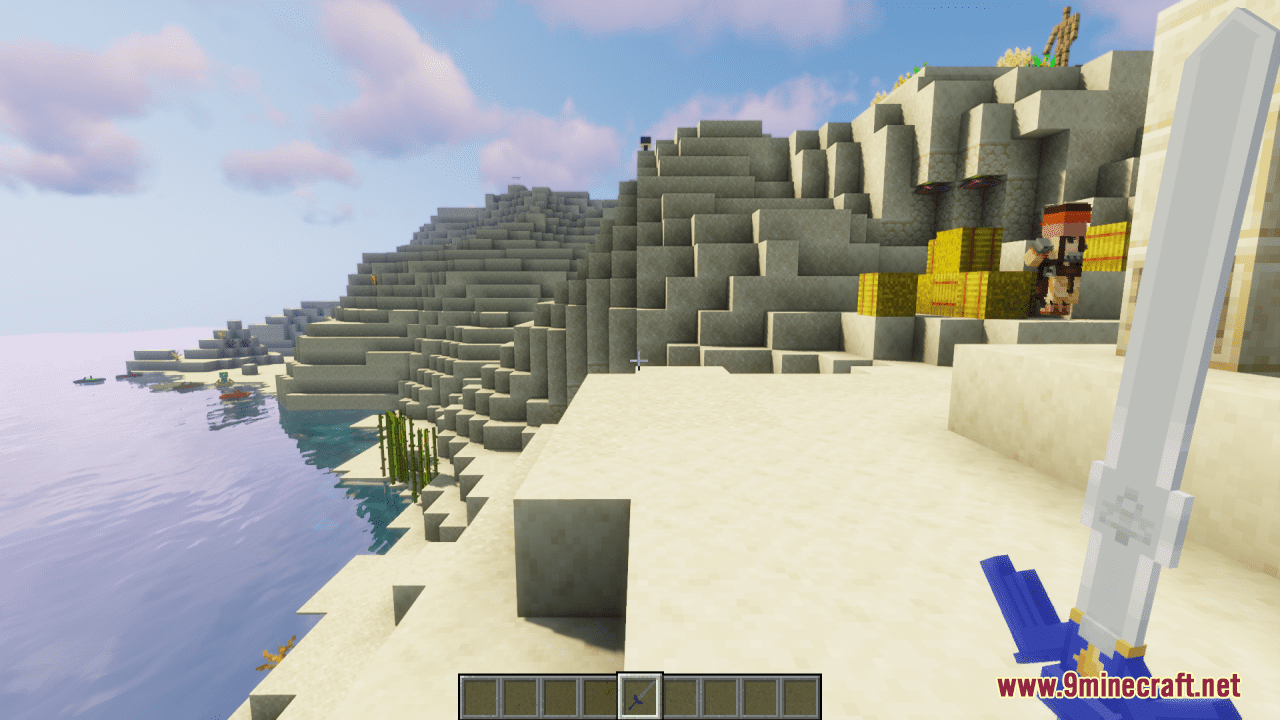1280x720 pixels.
Task: Click the last hotbar slot
Action: click(800, 695)
